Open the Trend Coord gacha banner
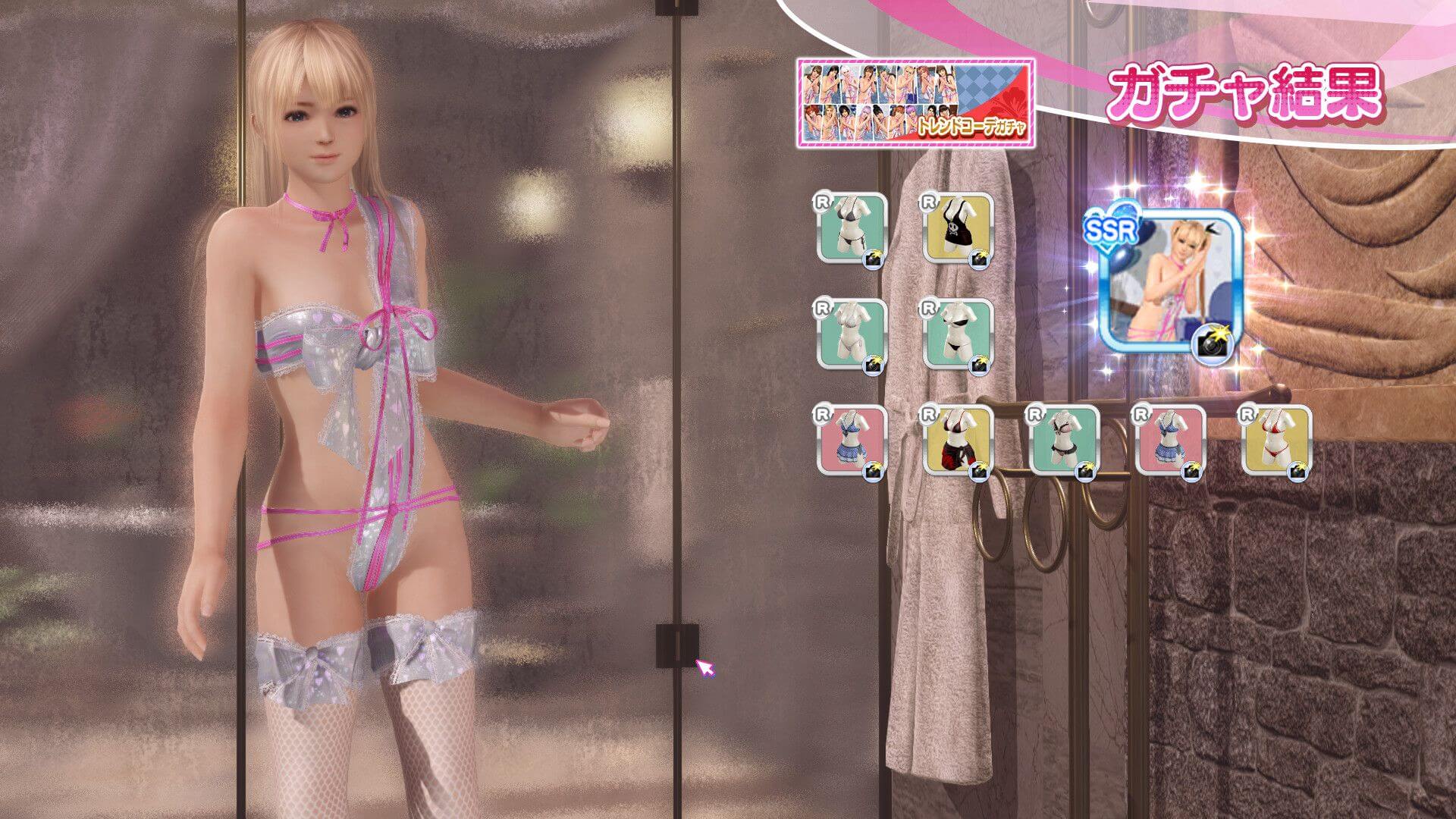The image size is (1456, 819). 915,102
